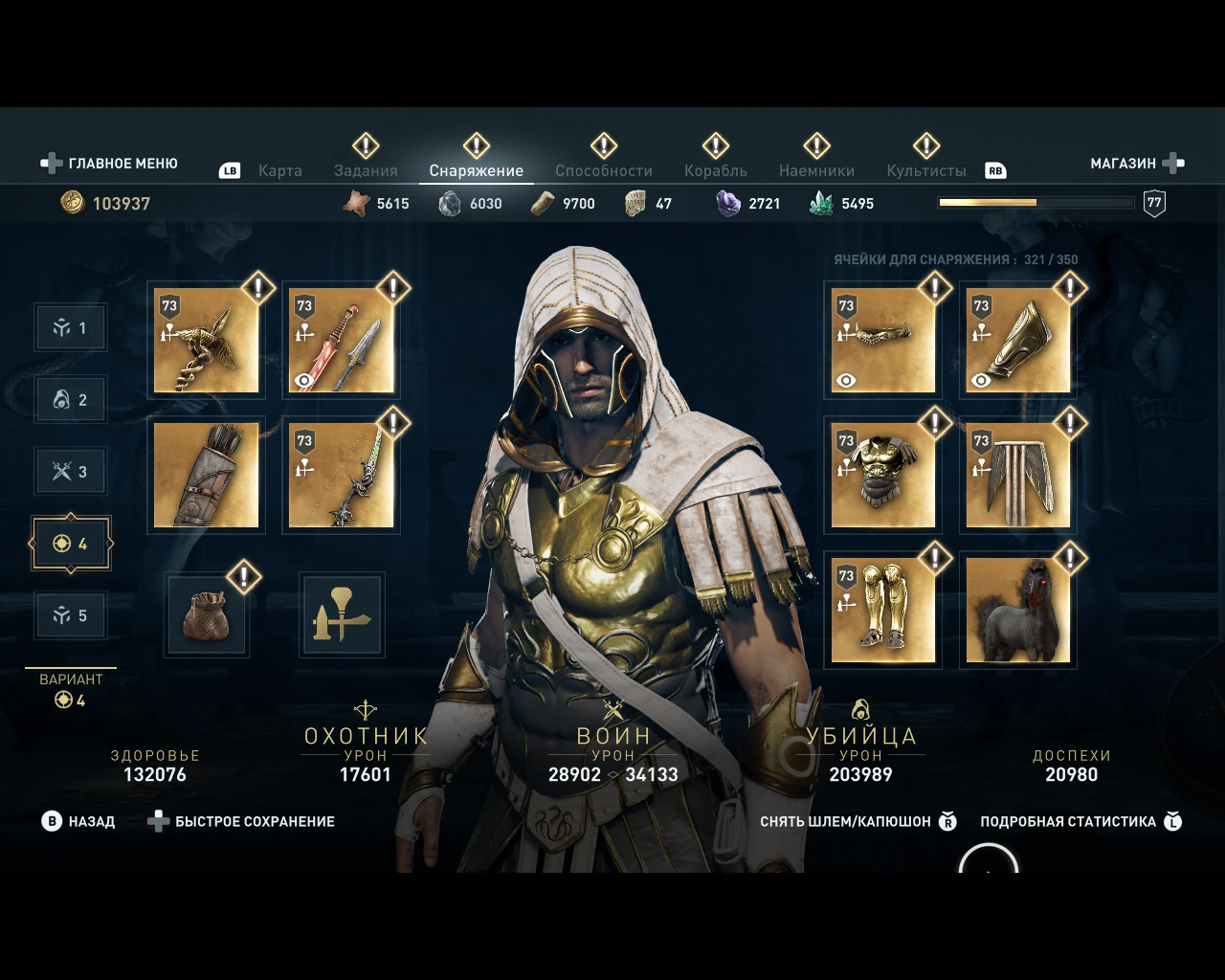The width and height of the screenshot is (1225, 980).
Task: Click the level 77 experience progress bar
Action: (x=1036, y=202)
